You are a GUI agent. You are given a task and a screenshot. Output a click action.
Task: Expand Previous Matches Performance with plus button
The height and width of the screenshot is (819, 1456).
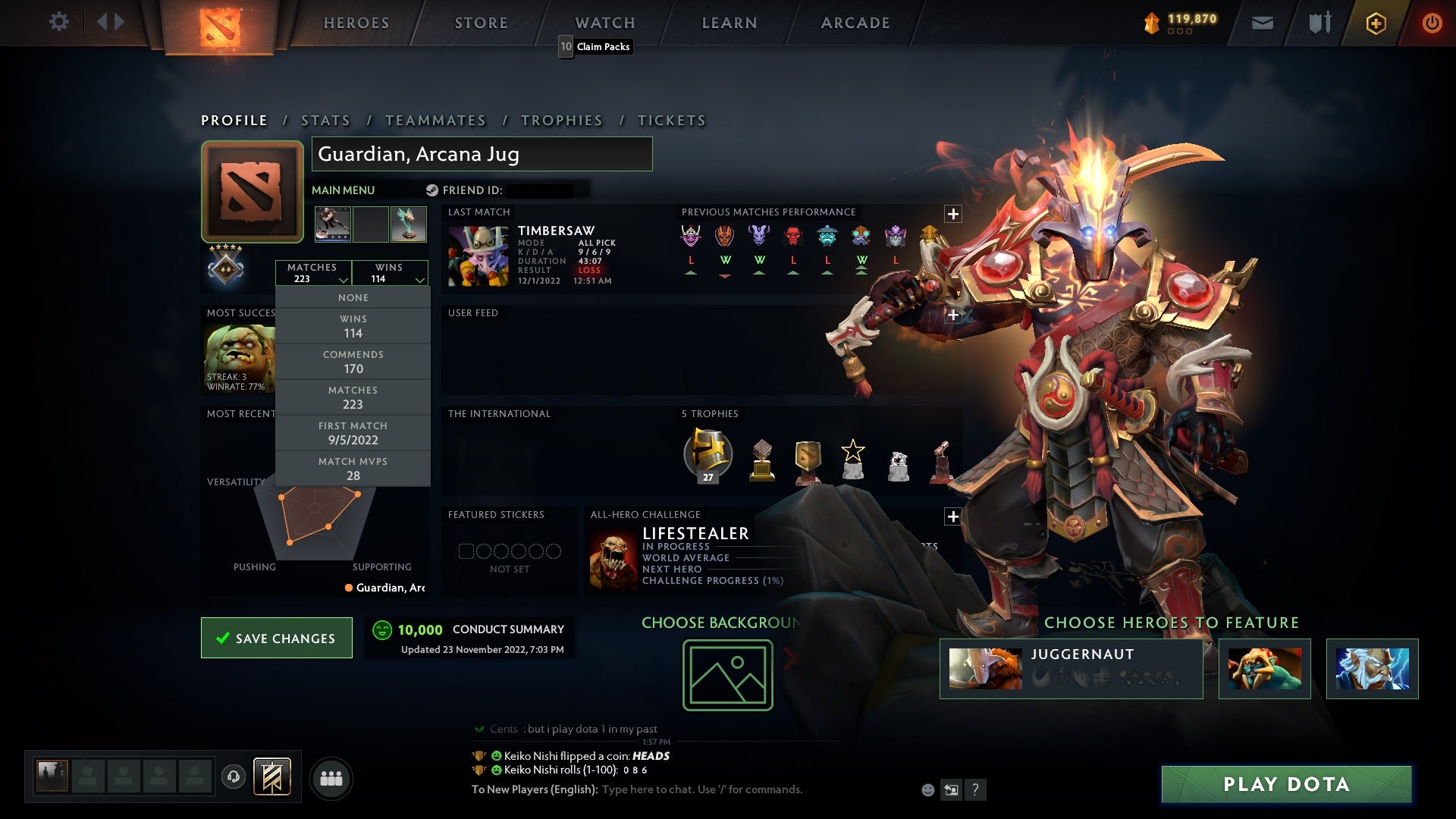click(952, 213)
